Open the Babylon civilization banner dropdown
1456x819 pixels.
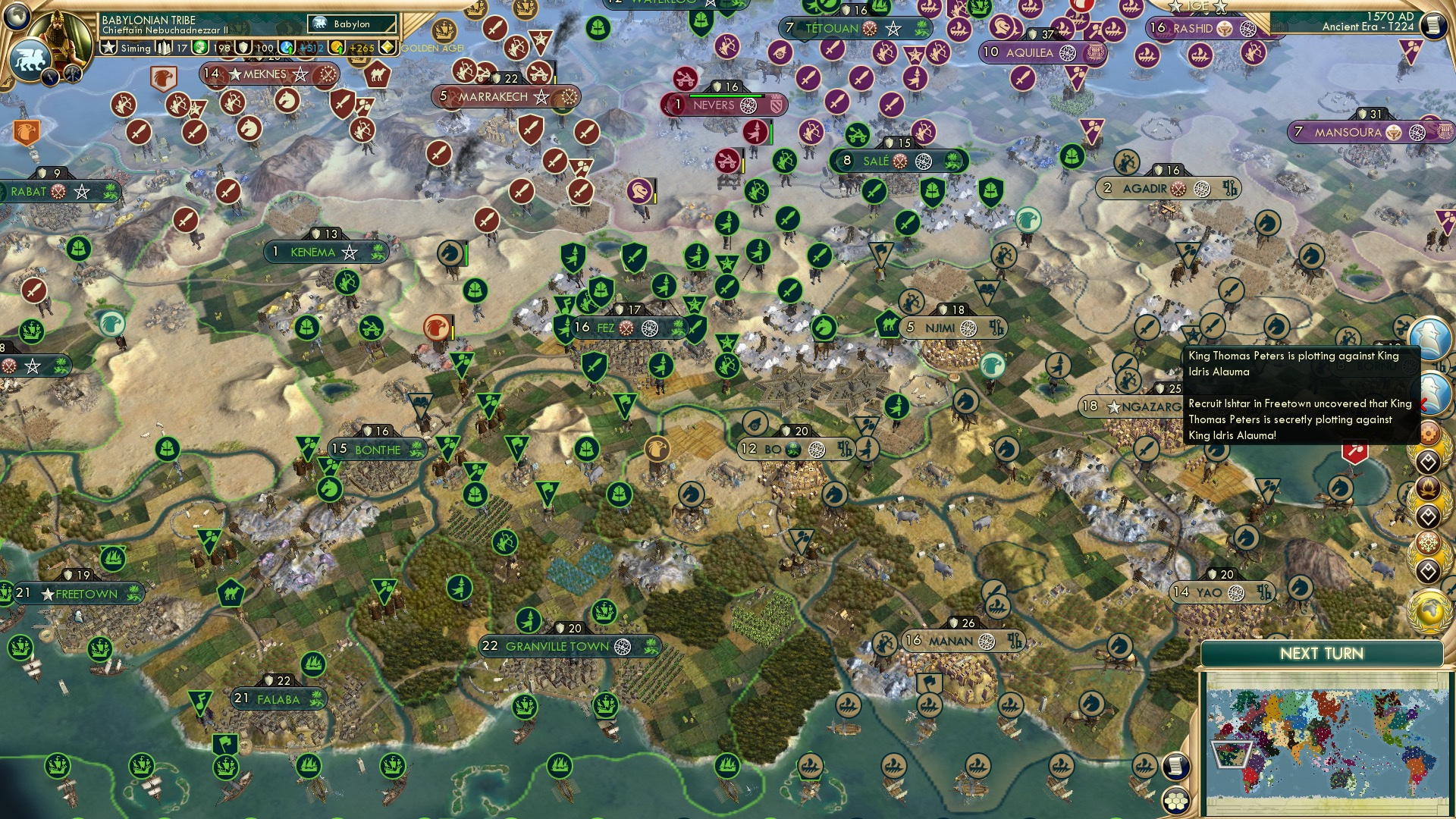tap(350, 24)
